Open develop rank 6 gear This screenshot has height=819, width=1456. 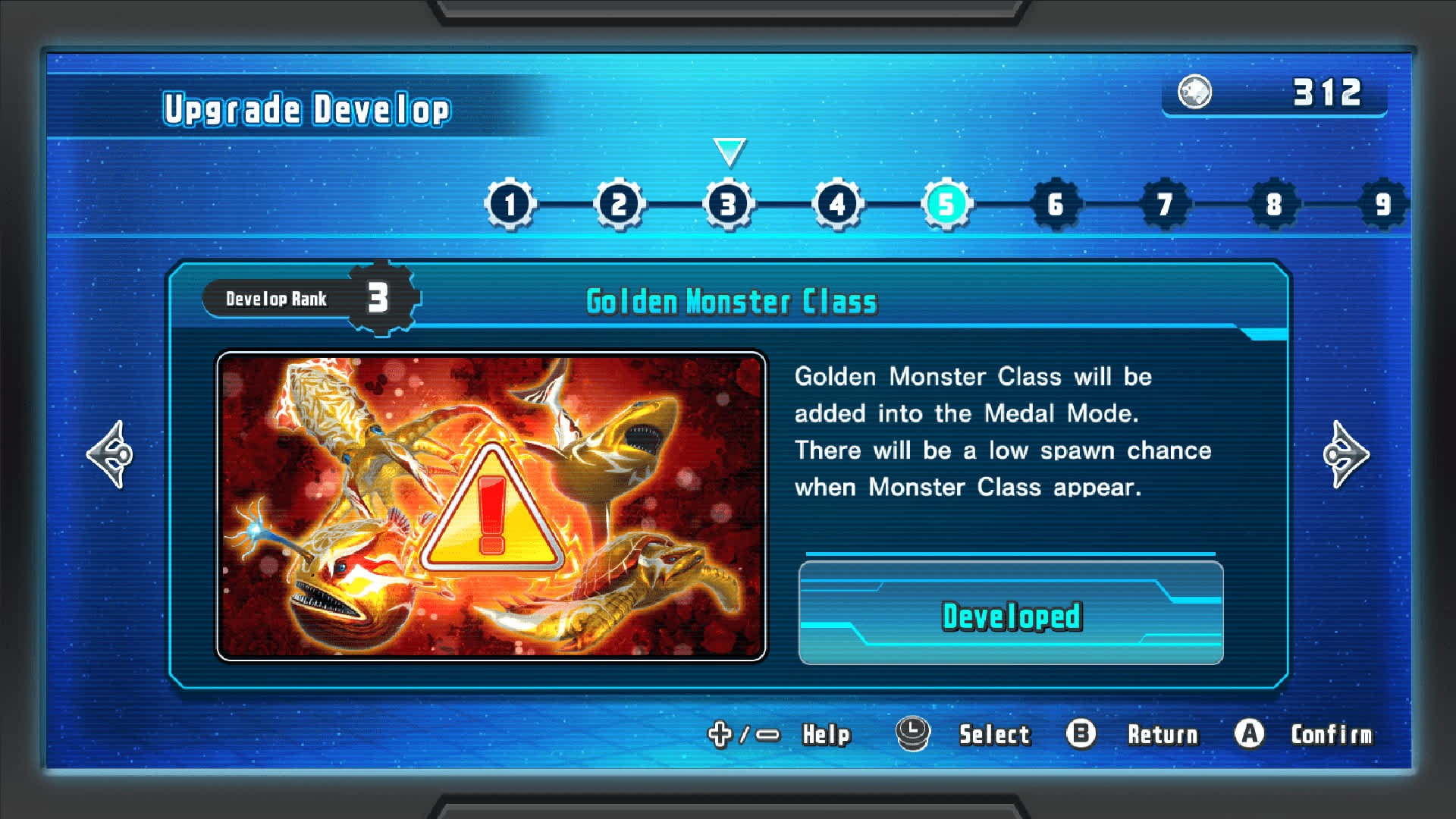pos(1056,204)
